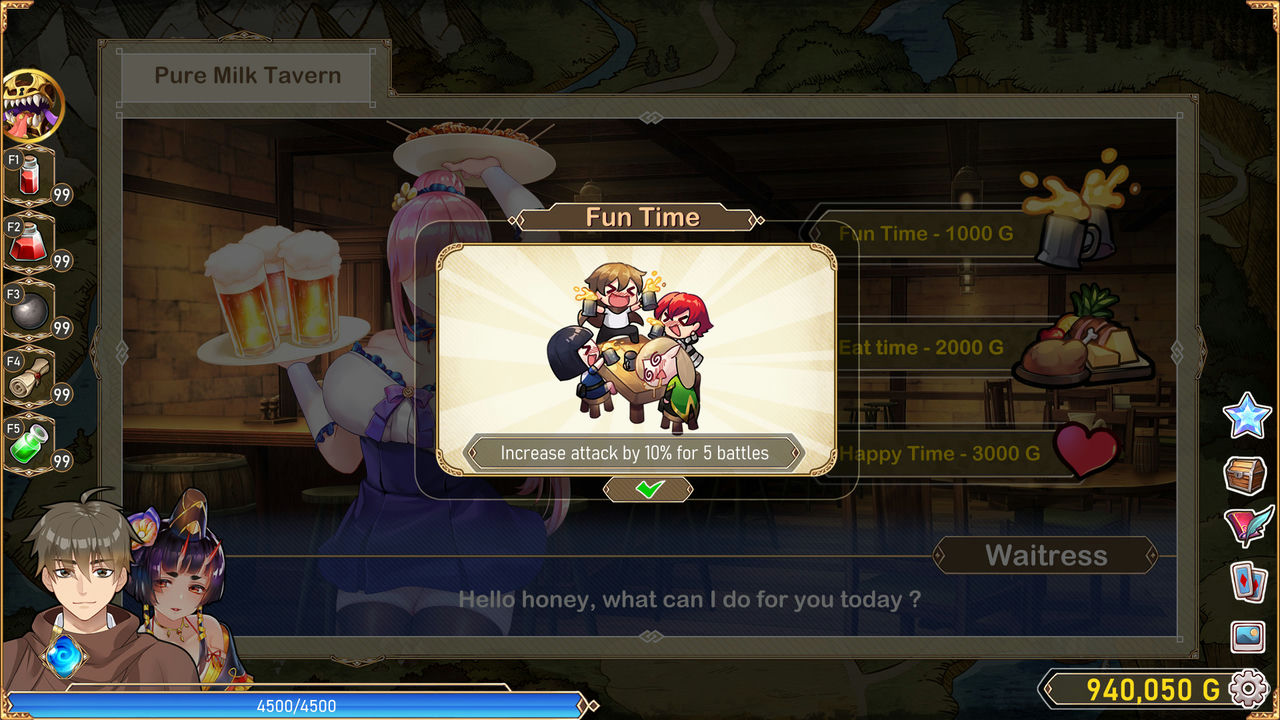The image size is (1280, 720).
Task: Open the quill journal panel
Action: click(x=1246, y=524)
